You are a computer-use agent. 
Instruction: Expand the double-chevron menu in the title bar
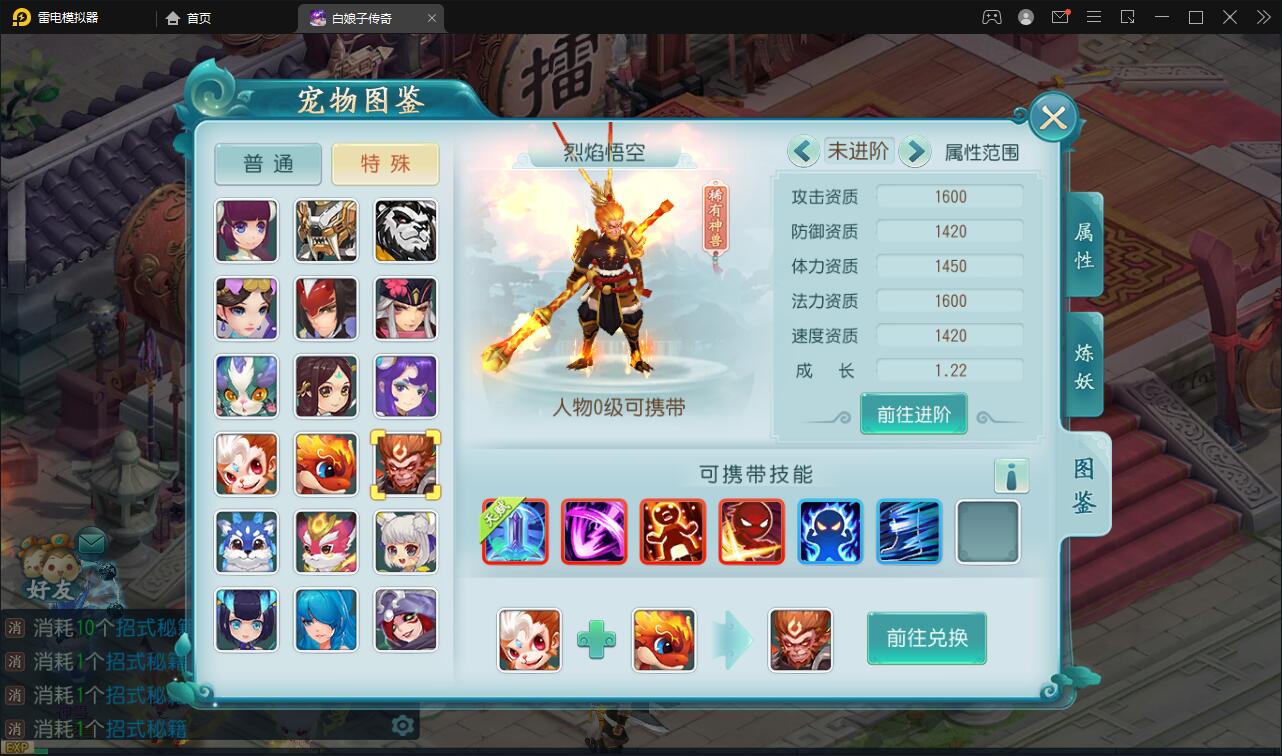coord(1262,17)
